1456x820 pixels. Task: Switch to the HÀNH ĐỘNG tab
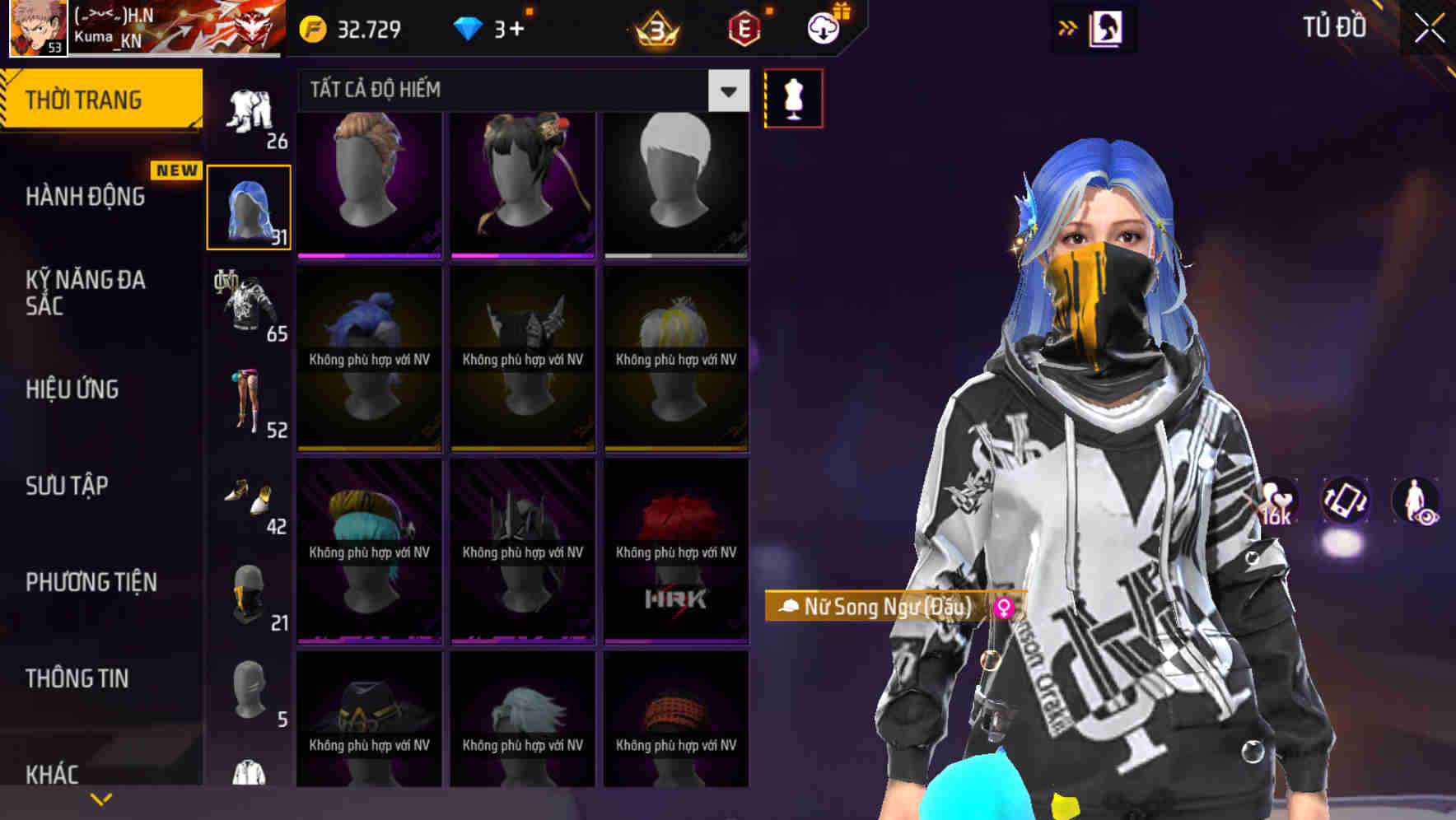tap(86, 198)
